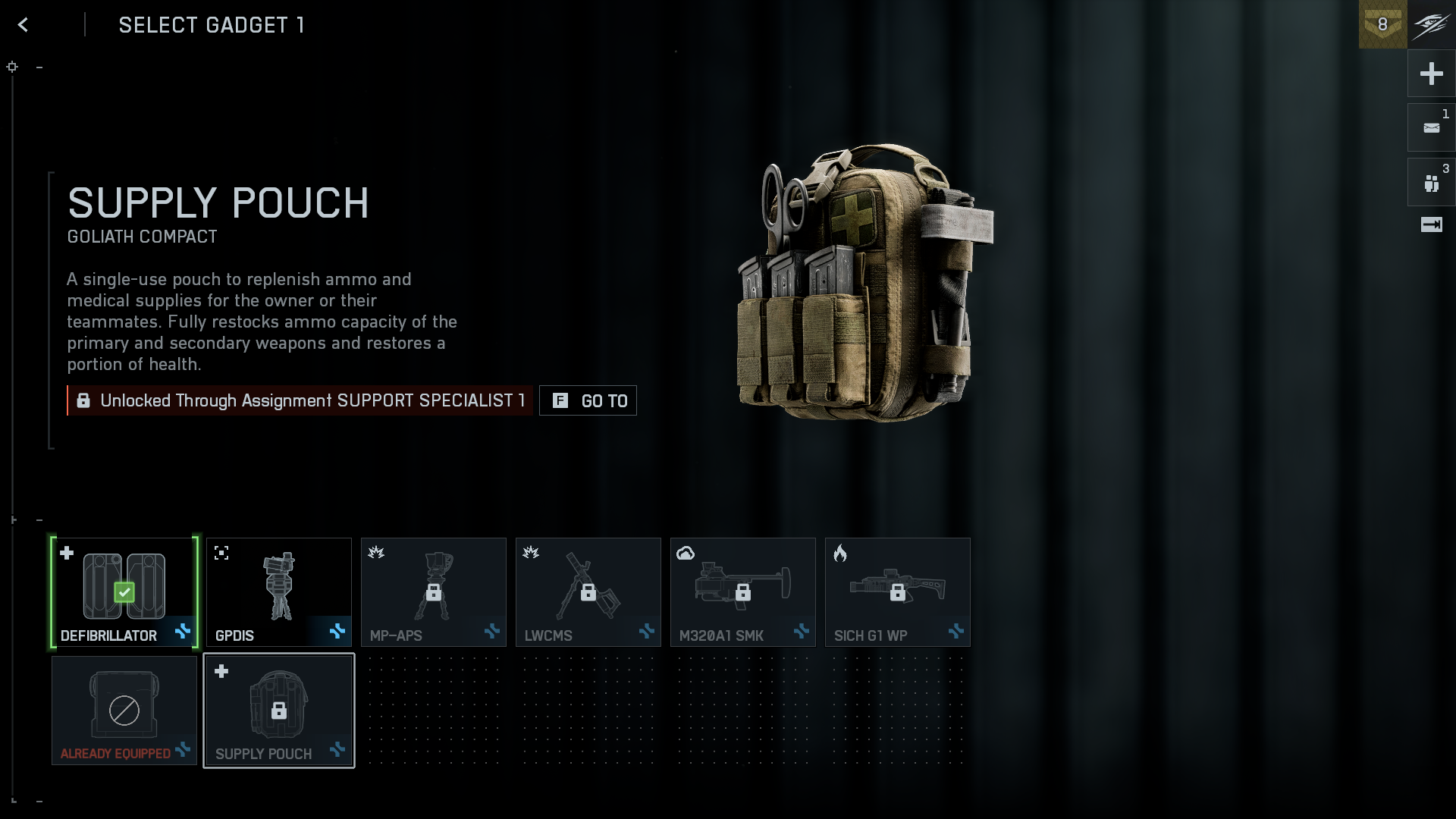The width and height of the screenshot is (1456, 819).
Task: Open the squad members icon
Action: point(1431,183)
